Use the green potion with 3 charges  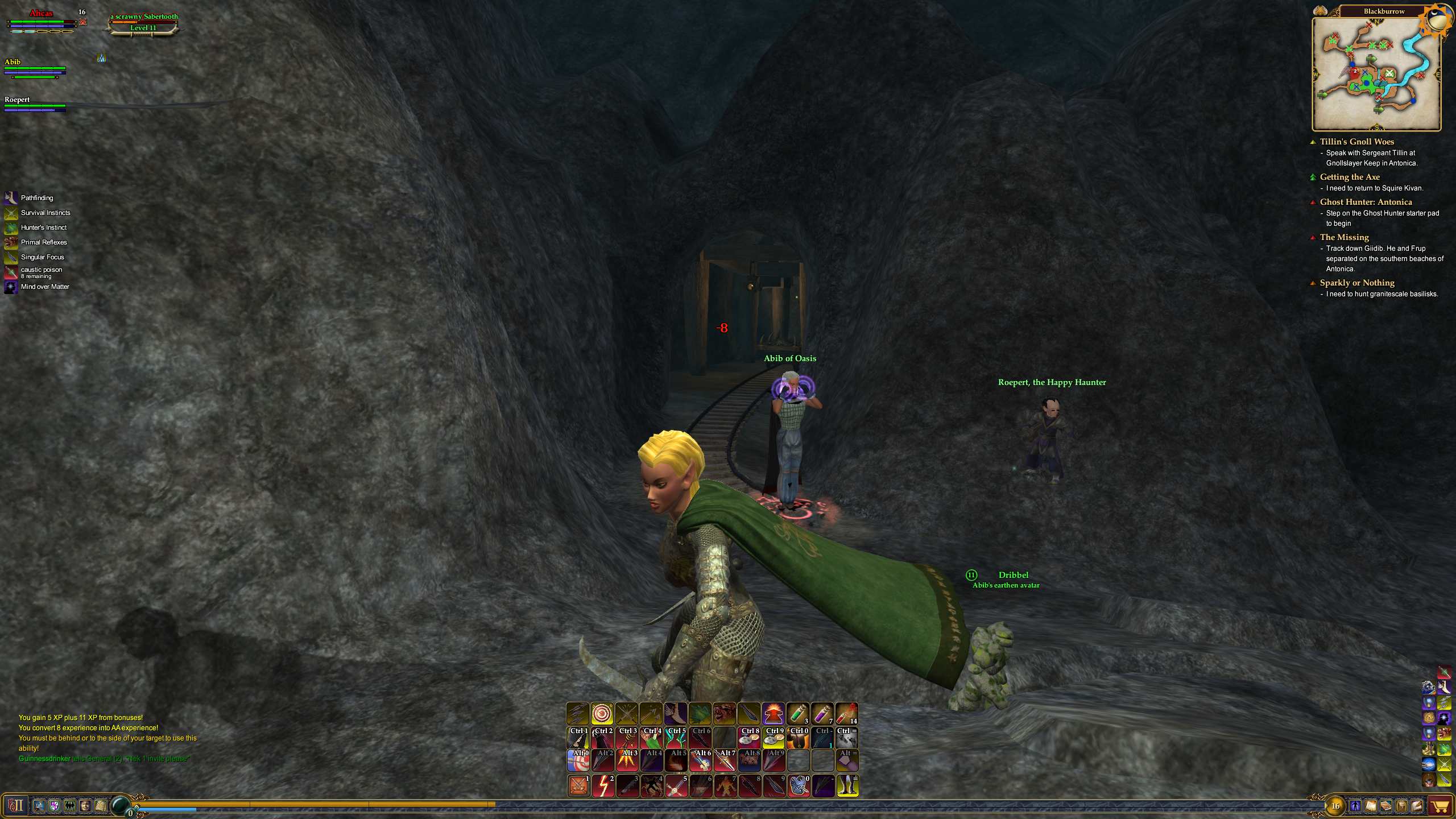[x=798, y=713]
